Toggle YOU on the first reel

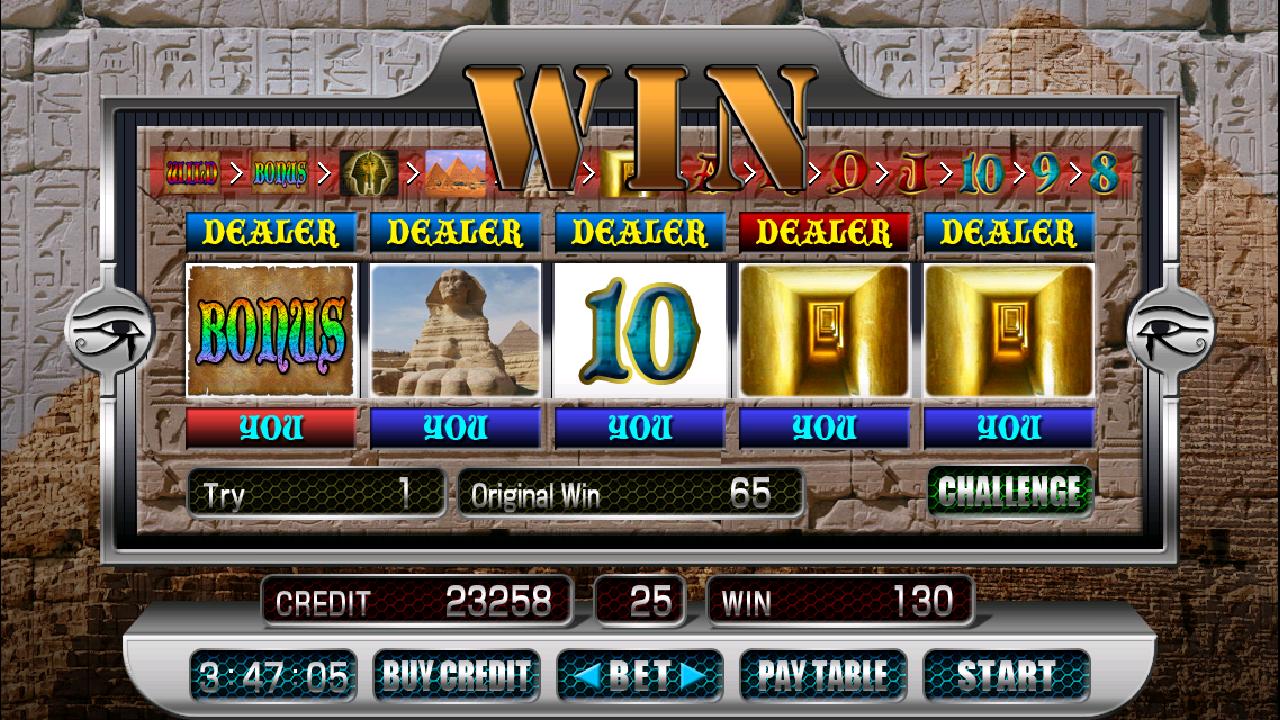(270, 427)
